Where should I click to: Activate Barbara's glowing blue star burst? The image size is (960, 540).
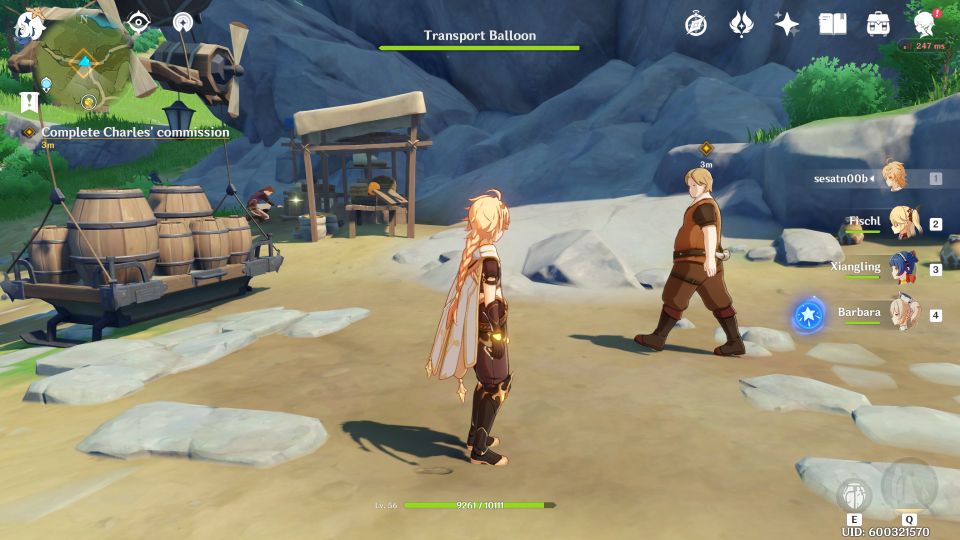tap(807, 315)
